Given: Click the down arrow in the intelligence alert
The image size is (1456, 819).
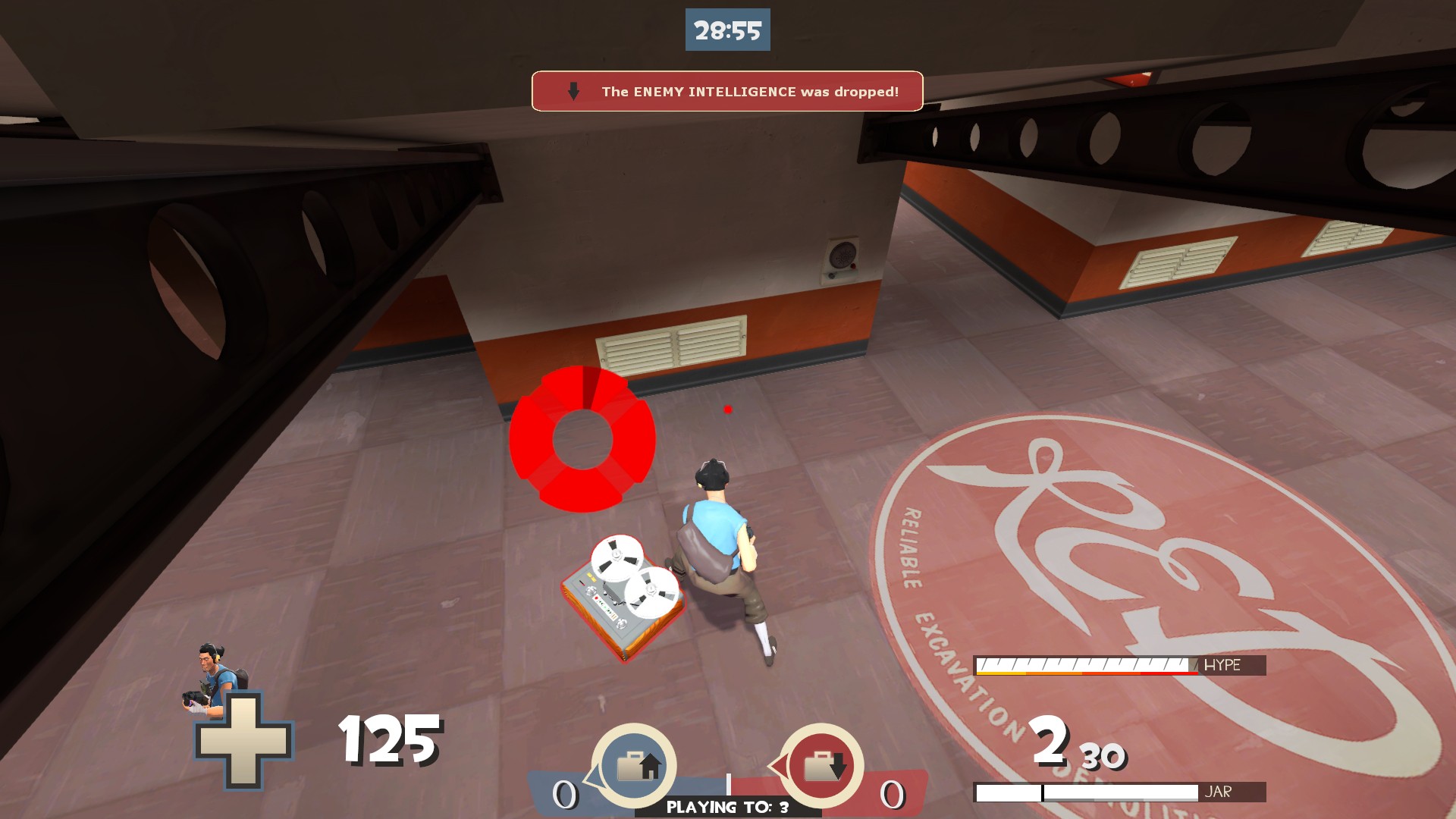Looking at the screenshot, I should click(572, 90).
